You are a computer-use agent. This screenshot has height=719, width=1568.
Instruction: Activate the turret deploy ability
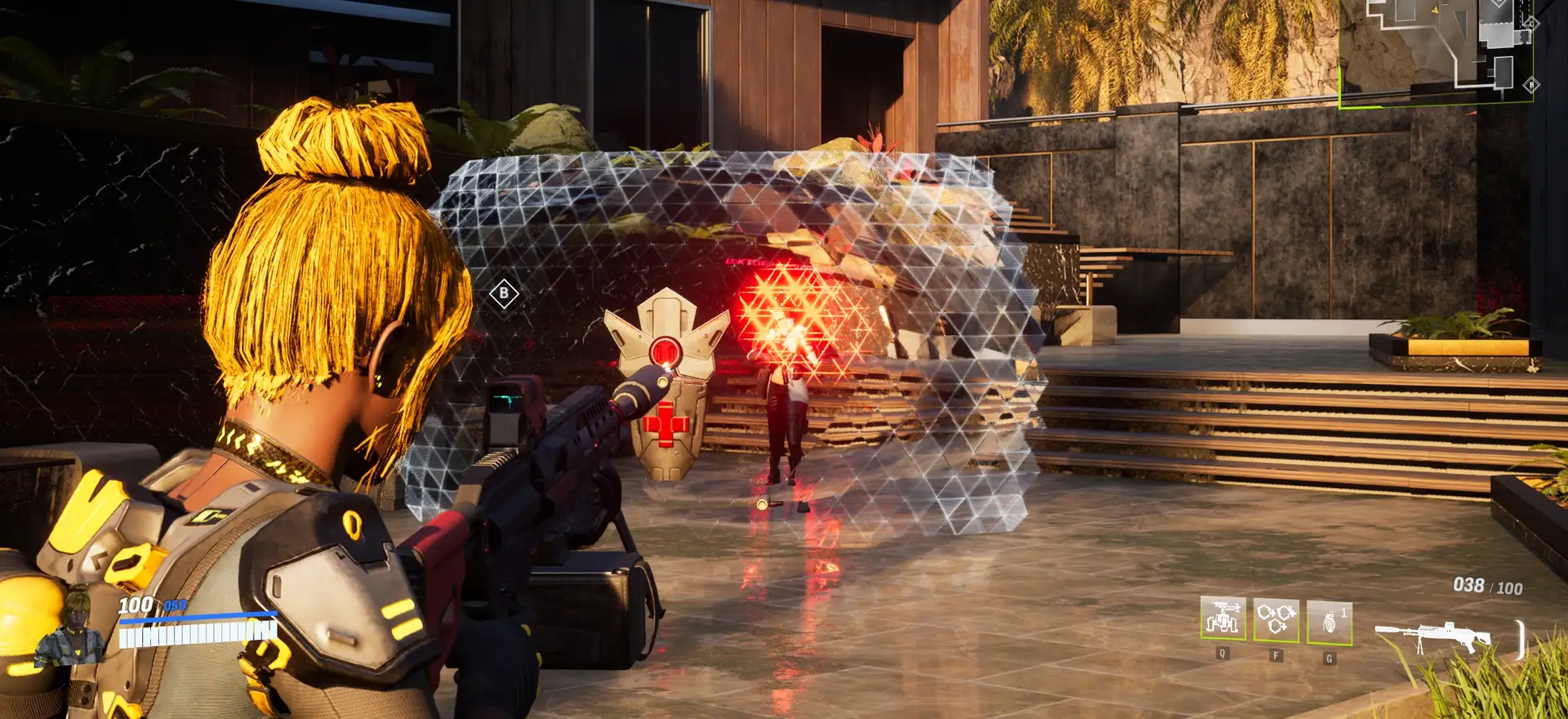pyautogui.click(x=1223, y=619)
